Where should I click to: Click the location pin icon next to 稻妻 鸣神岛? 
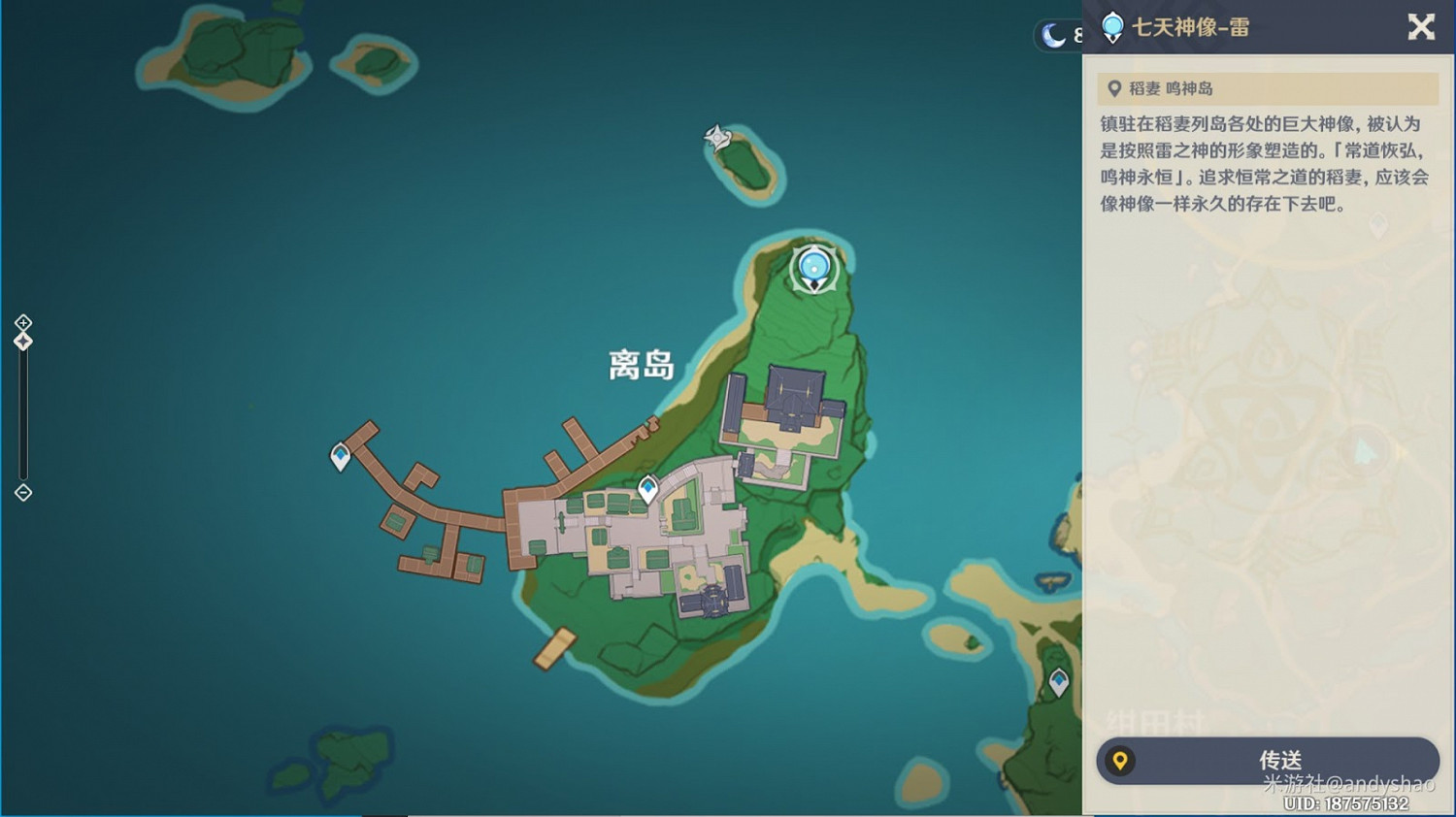(x=1114, y=87)
